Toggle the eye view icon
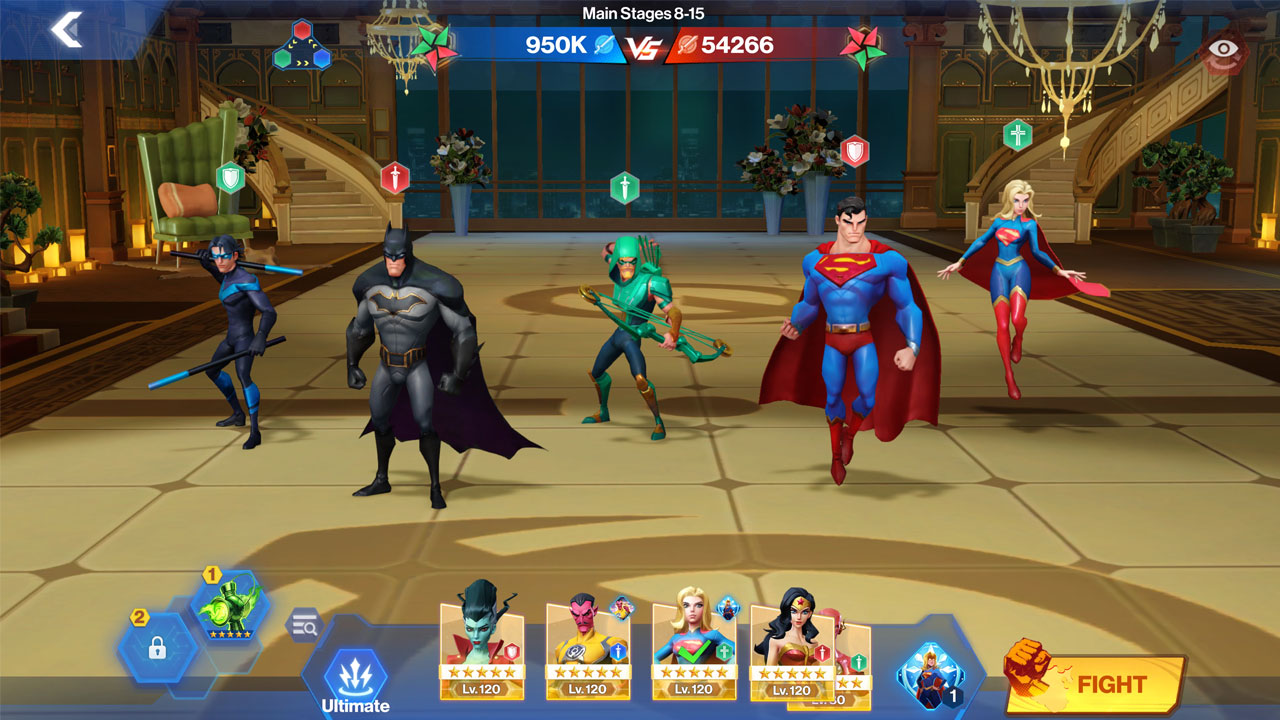This screenshot has height=720, width=1280. [1222, 48]
